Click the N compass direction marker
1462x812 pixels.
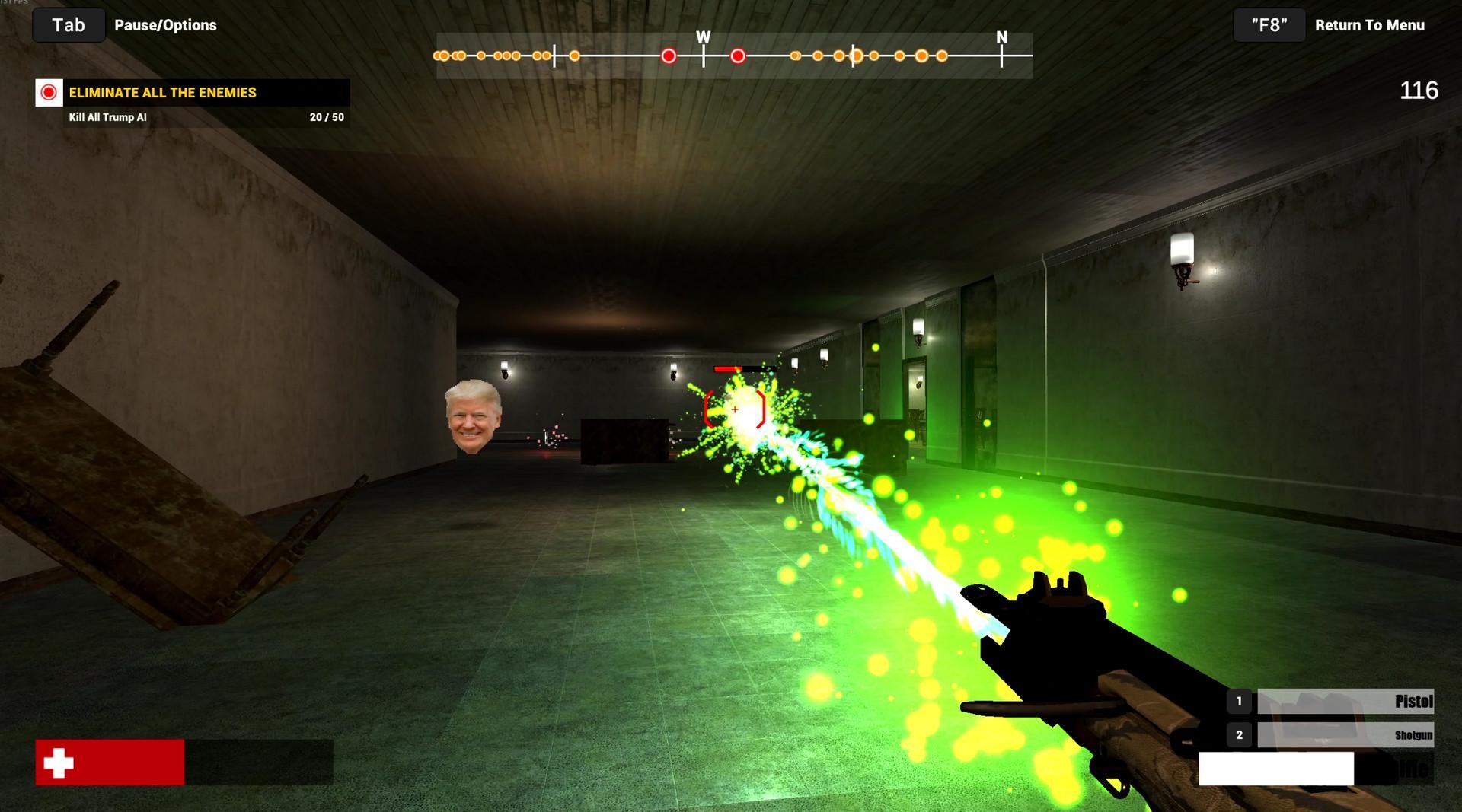1001,36
